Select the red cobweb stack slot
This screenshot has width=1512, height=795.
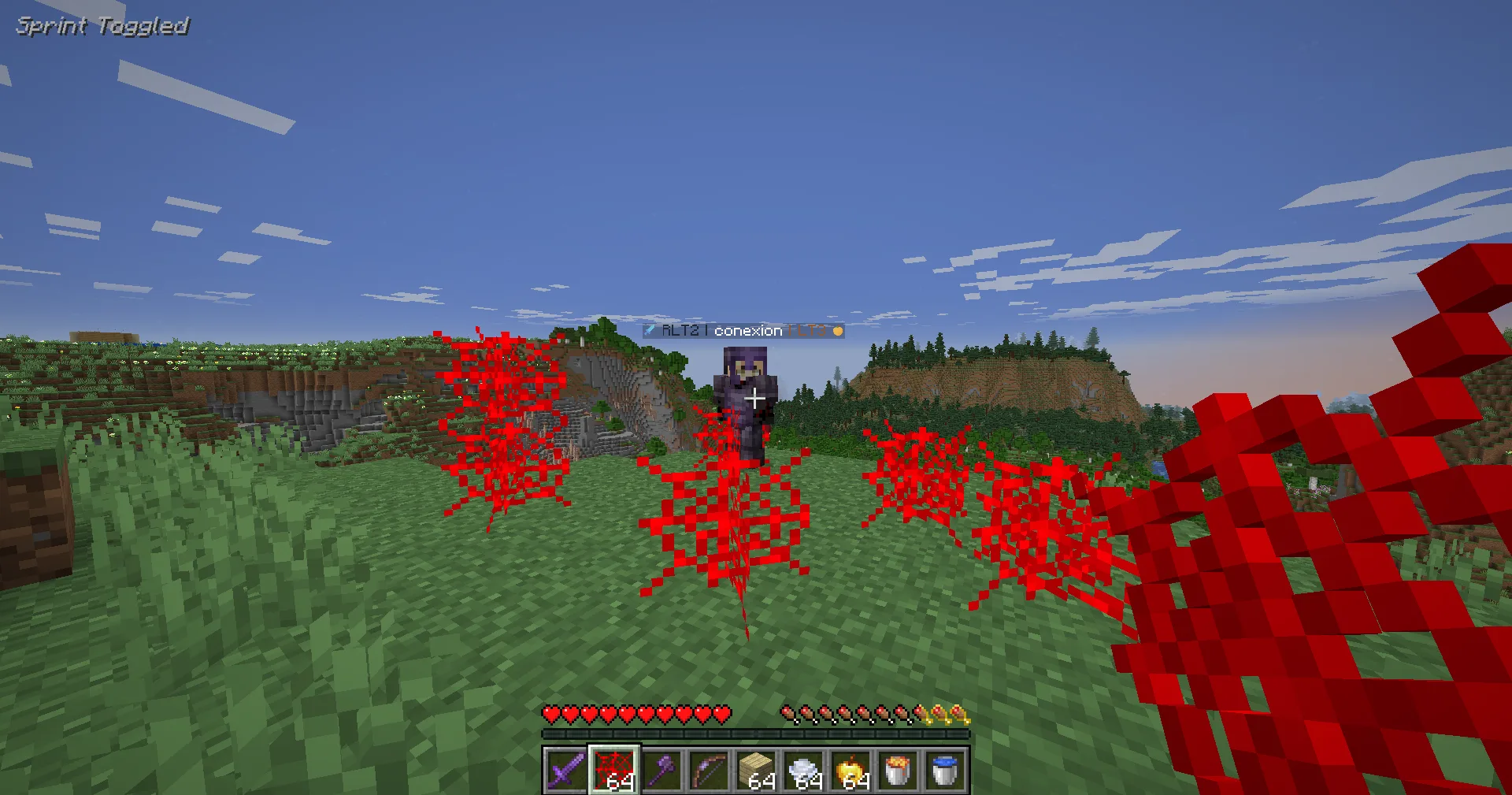tap(614, 770)
